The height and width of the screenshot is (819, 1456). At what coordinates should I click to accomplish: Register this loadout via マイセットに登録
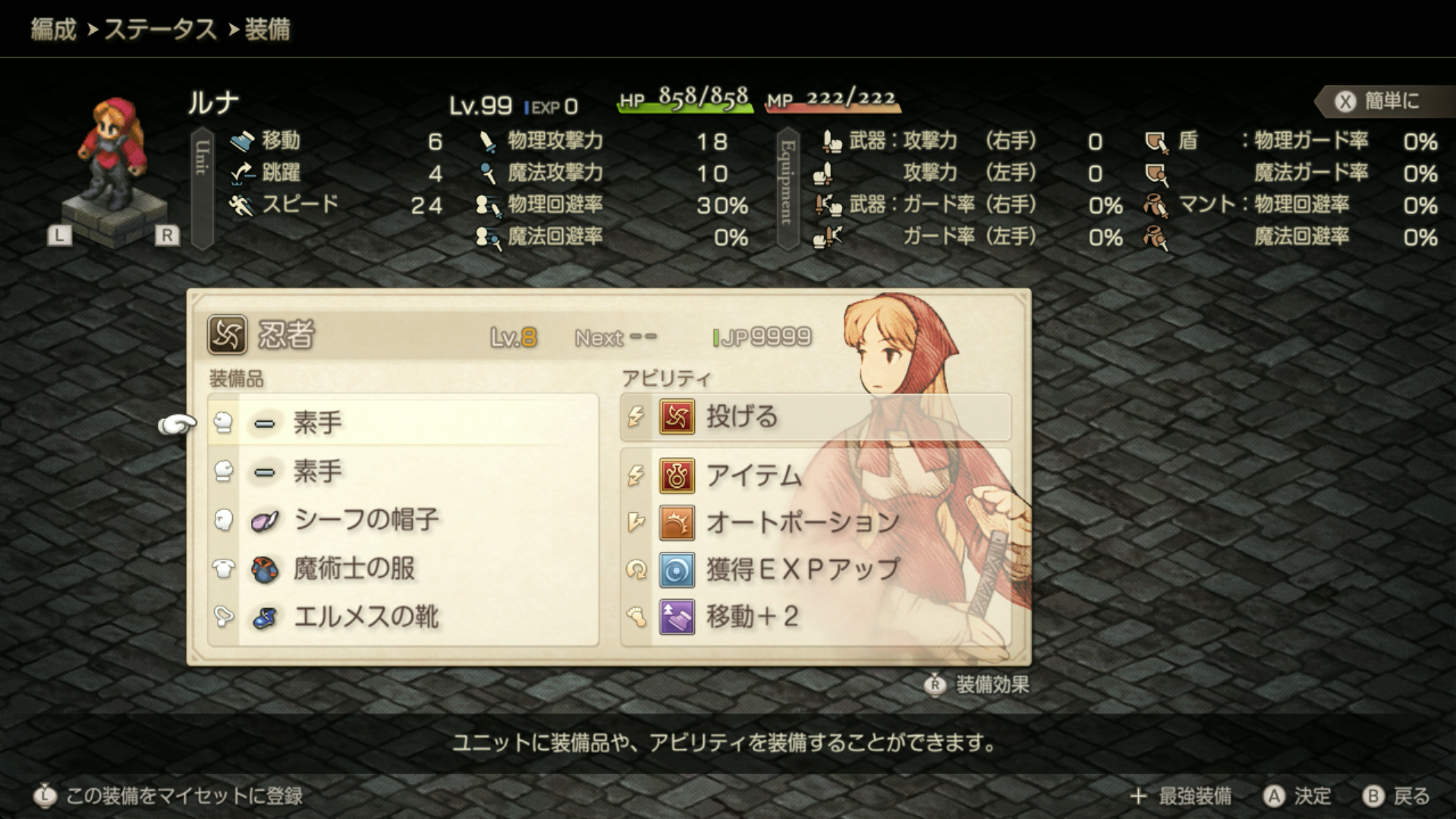[168, 795]
